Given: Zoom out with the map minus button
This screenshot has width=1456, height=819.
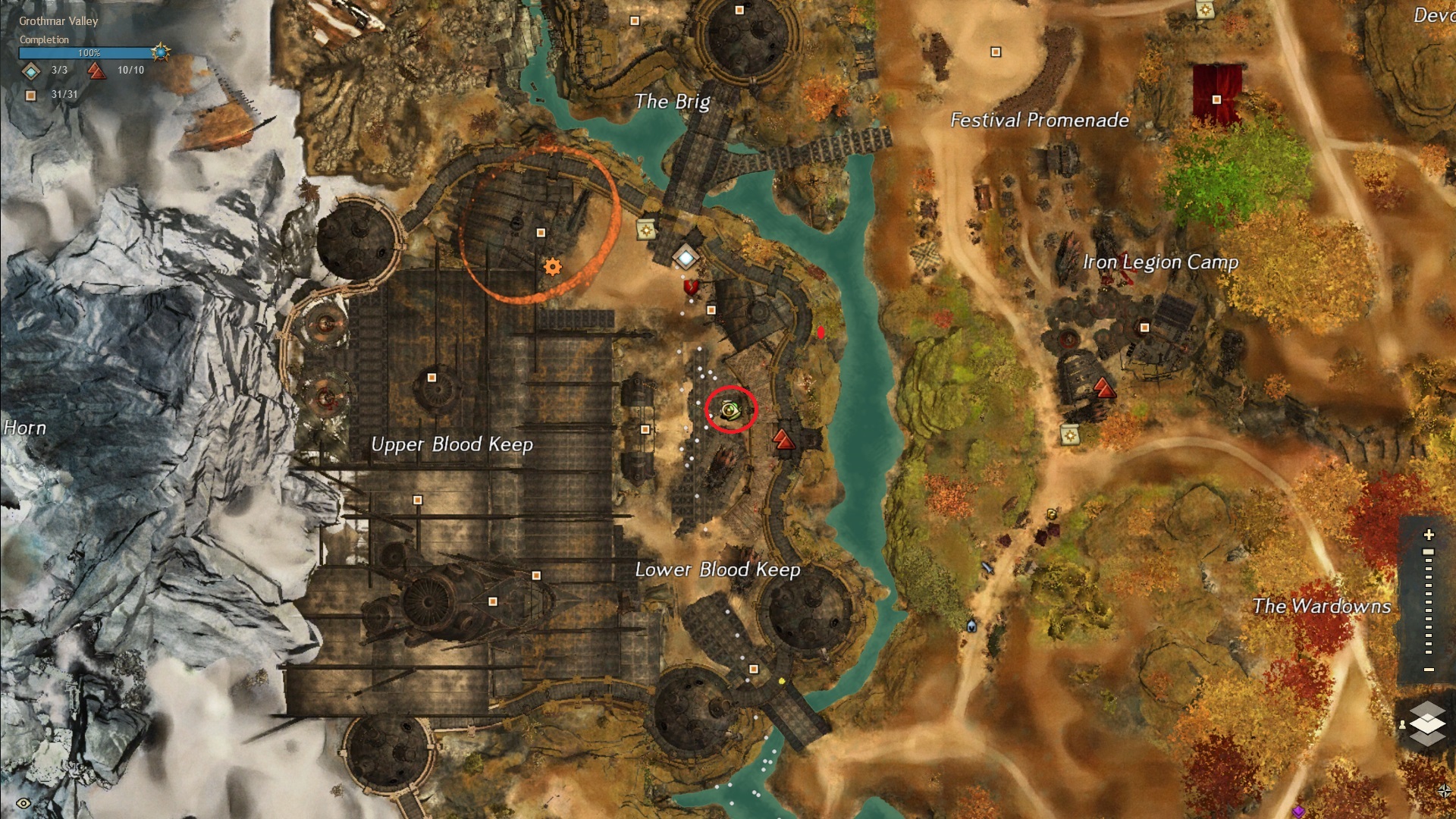Looking at the screenshot, I should [1429, 670].
